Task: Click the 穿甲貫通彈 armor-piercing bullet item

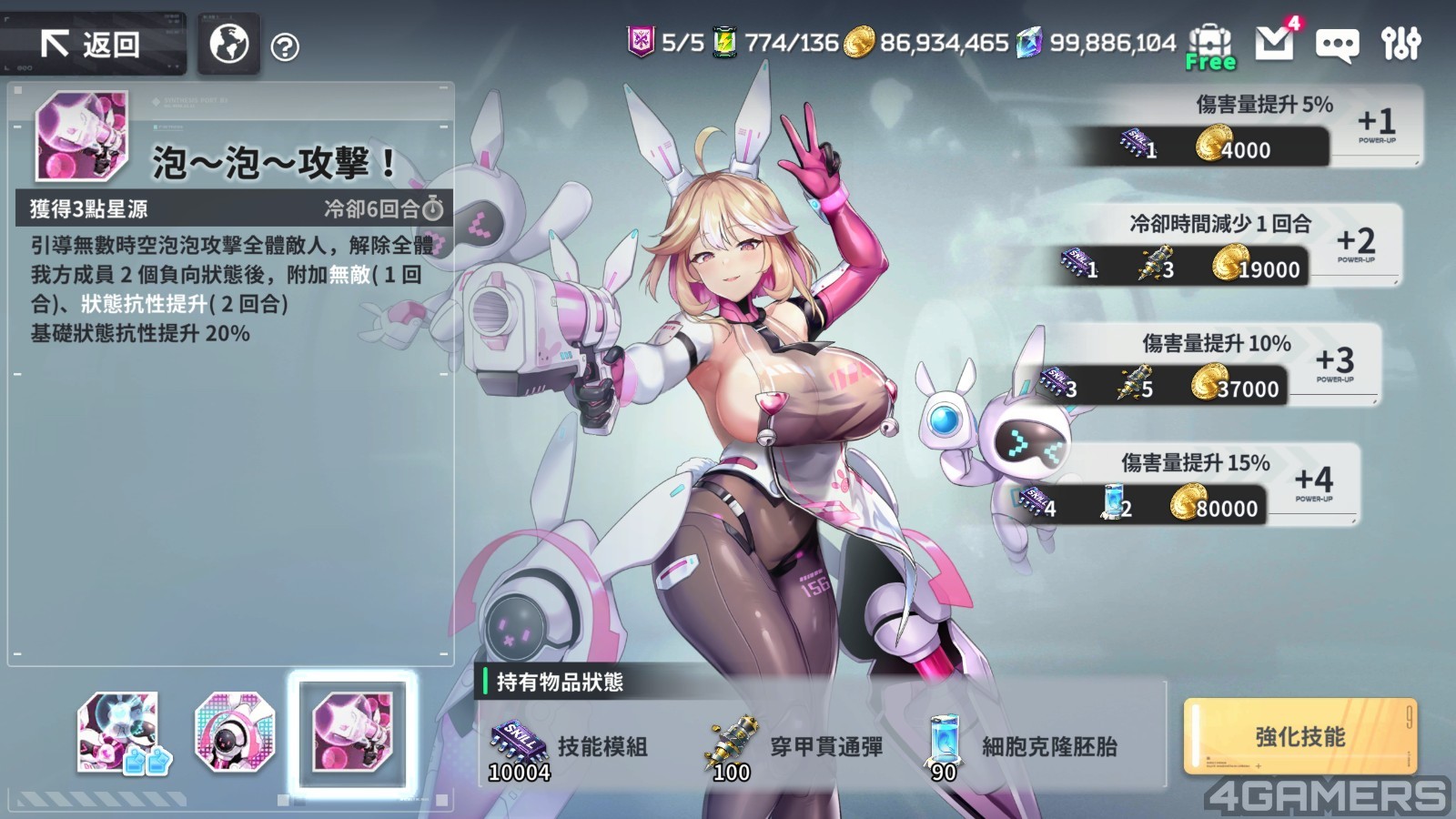Action: (792, 748)
